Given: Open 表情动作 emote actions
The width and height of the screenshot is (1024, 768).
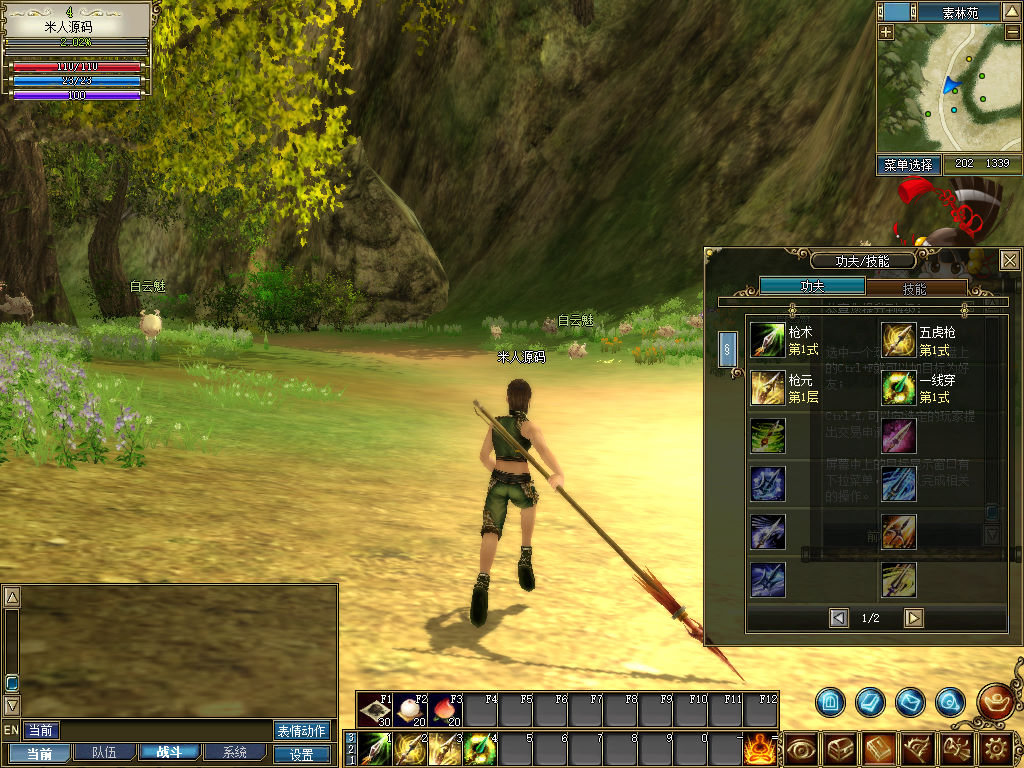Looking at the screenshot, I should 301,731.
